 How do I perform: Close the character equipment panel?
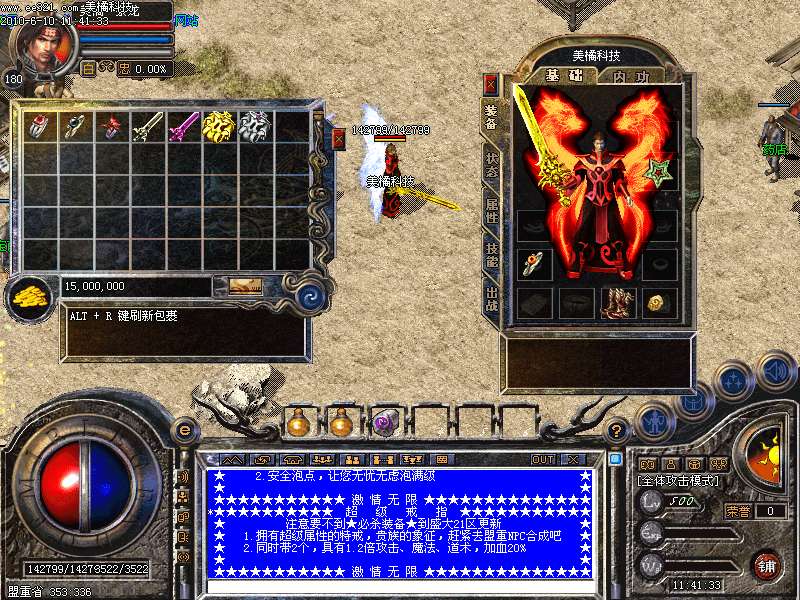[490, 84]
